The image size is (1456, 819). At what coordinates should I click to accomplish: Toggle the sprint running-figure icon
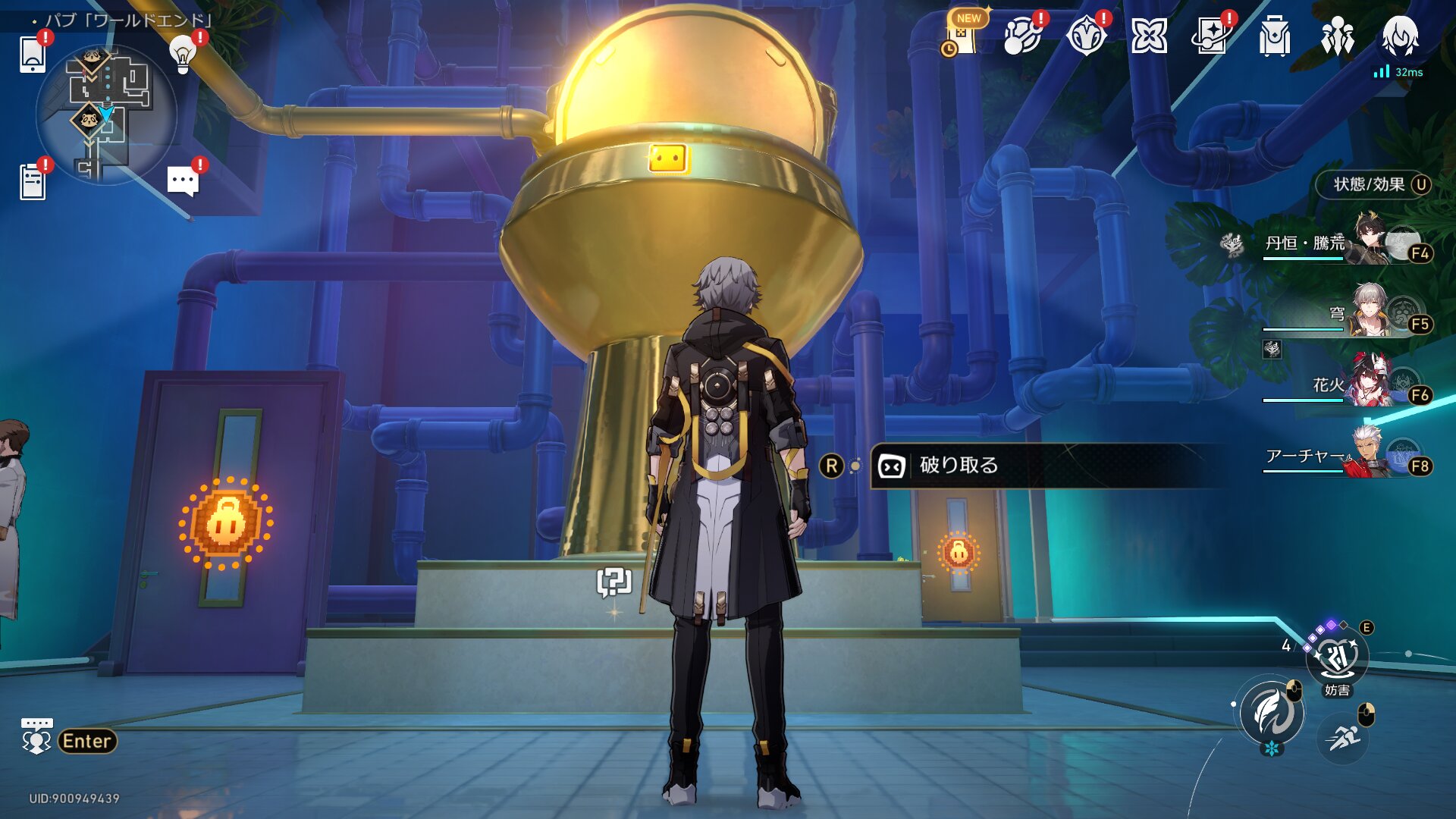pos(1343,737)
